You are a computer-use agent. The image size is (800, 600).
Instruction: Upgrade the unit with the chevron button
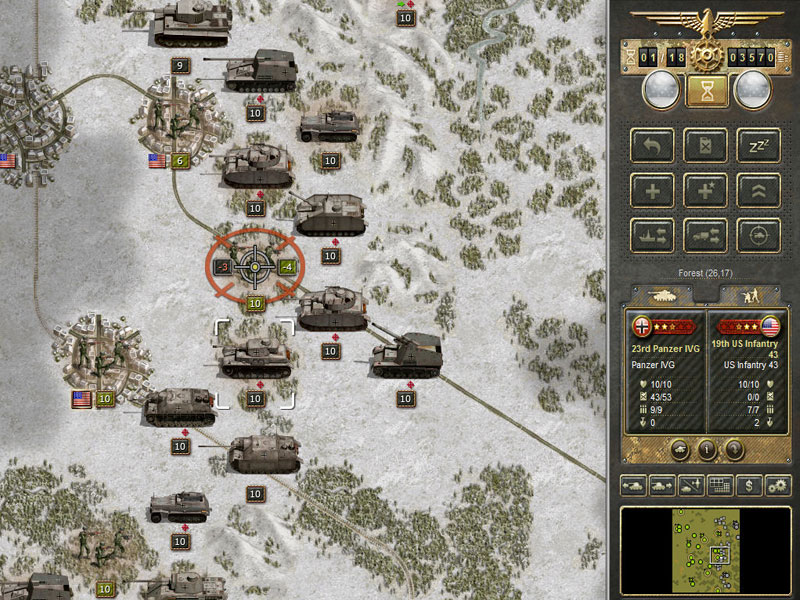758,190
